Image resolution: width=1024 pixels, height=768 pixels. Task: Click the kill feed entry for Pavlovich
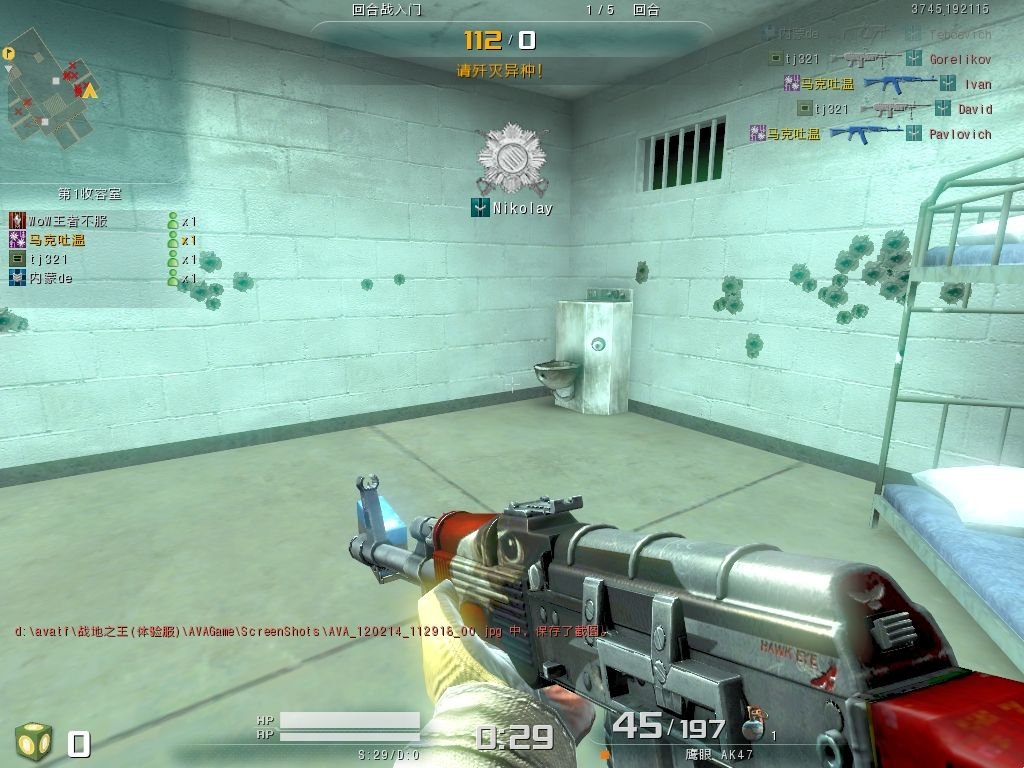click(x=871, y=133)
